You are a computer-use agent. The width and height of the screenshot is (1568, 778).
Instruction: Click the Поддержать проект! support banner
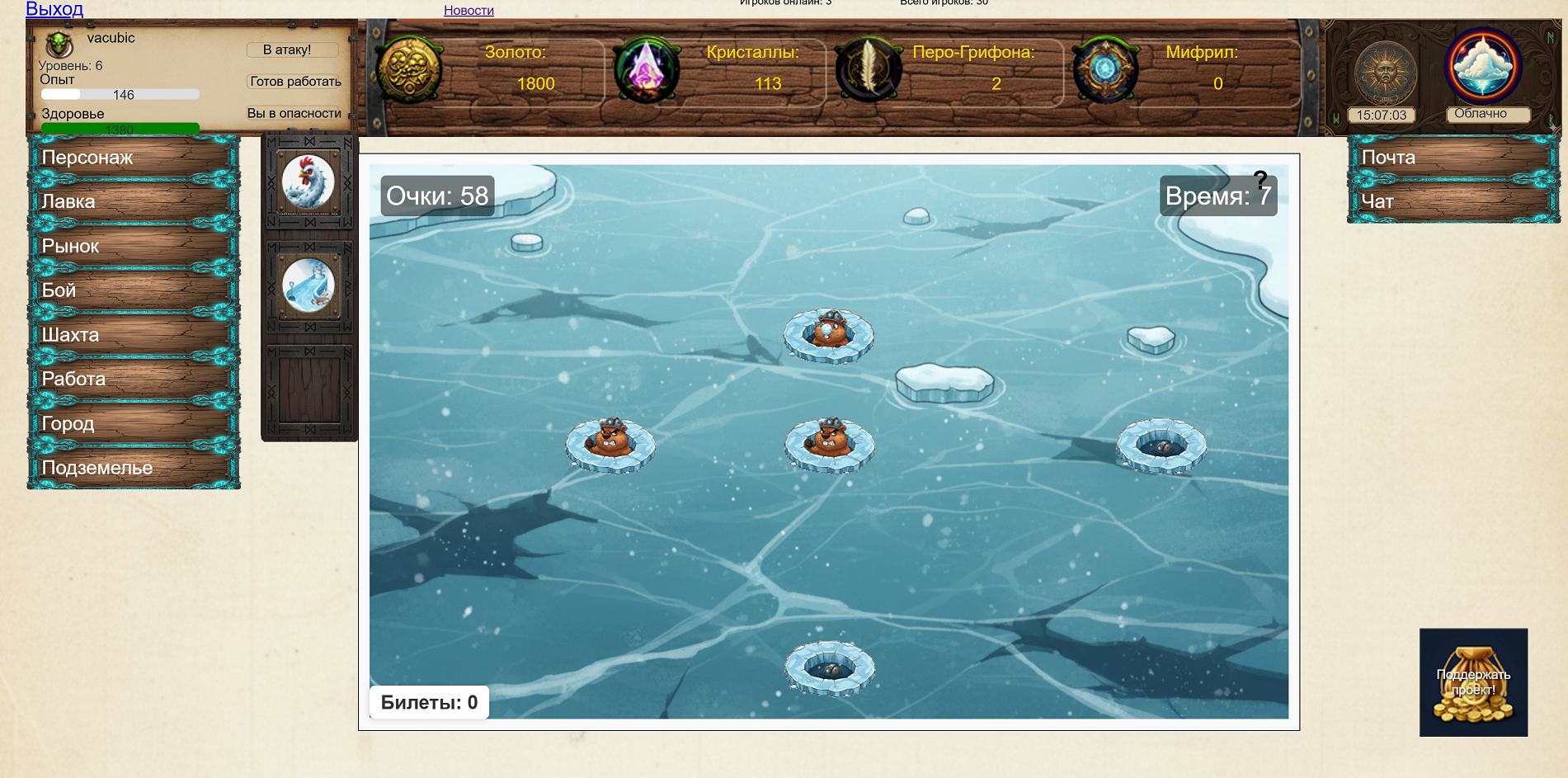(1473, 682)
